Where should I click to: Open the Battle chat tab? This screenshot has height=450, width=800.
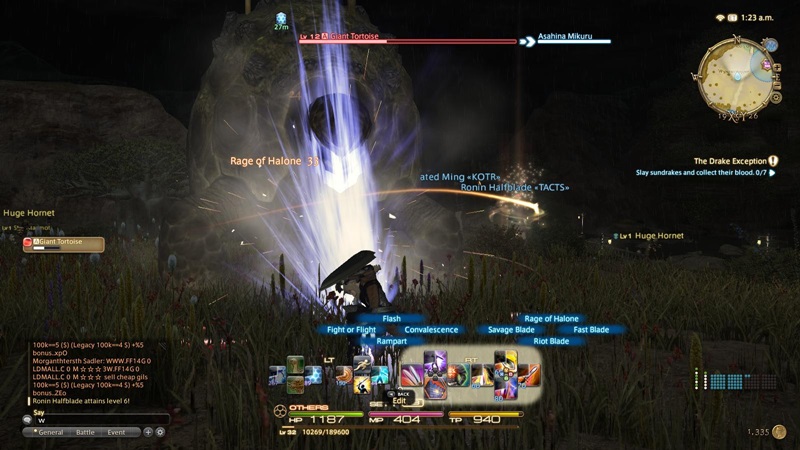(x=86, y=432)
